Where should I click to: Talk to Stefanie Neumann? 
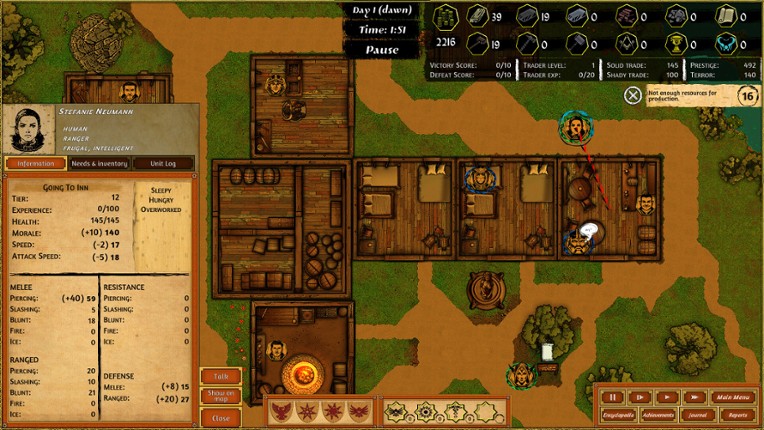click(x=221, y=376)
